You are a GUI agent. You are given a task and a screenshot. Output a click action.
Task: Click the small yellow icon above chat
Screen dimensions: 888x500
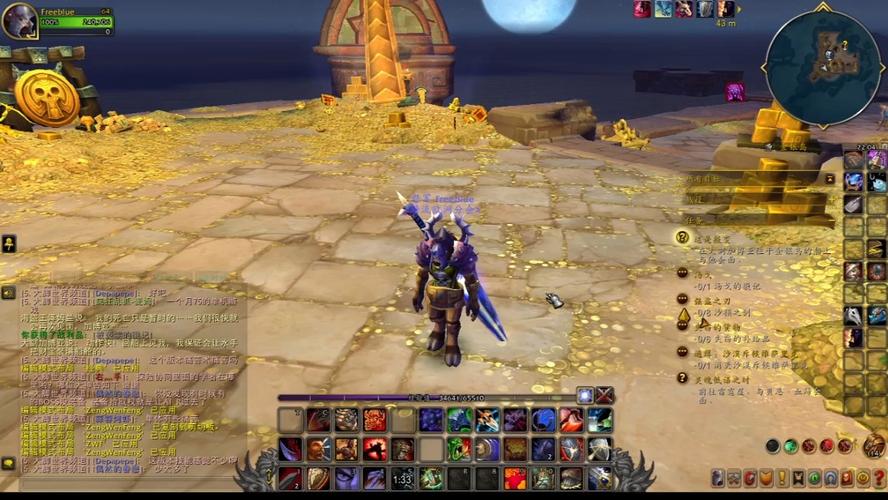tap(8, 243)
